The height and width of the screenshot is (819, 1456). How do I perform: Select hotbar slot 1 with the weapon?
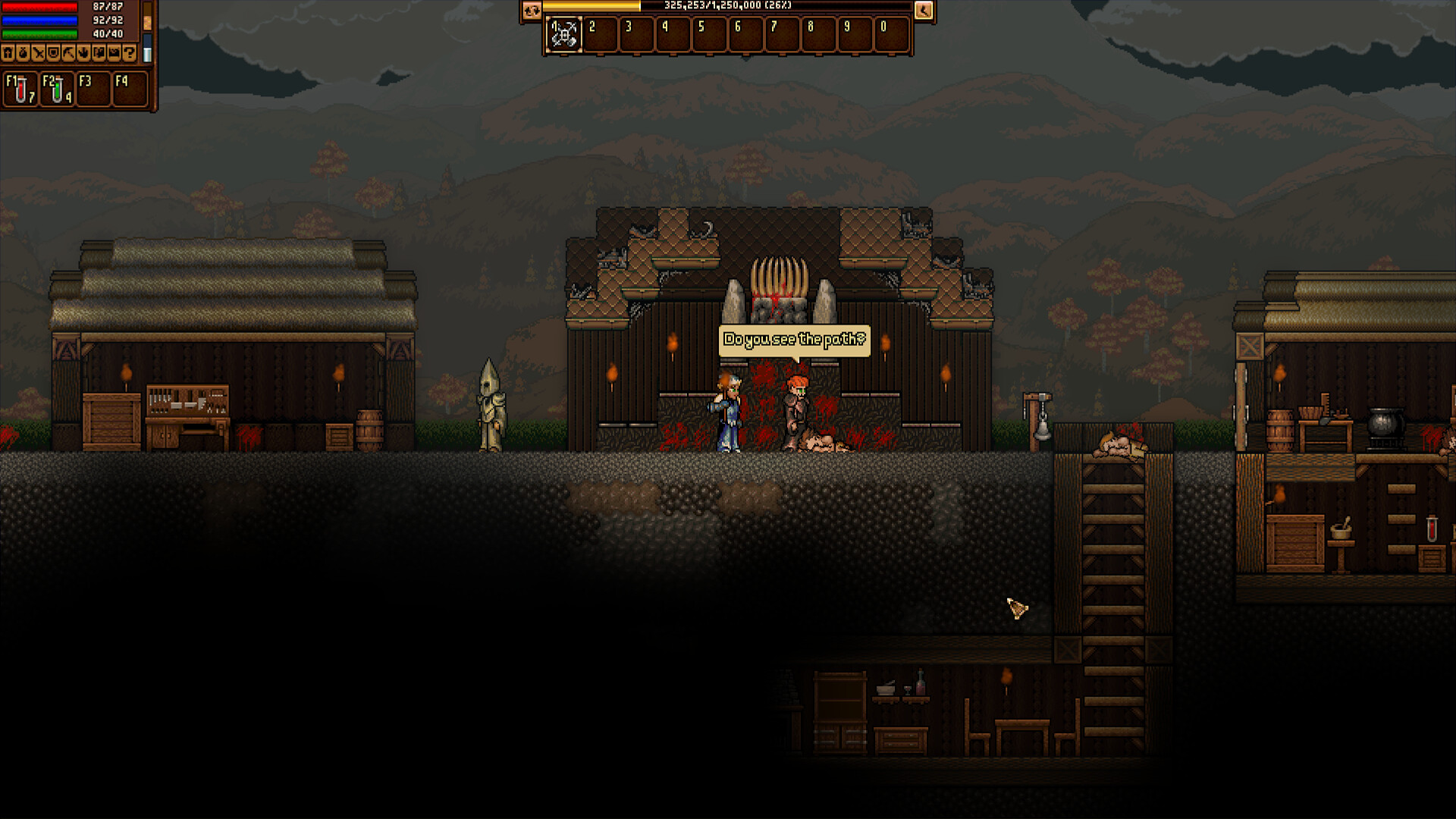click(x=563, y=34)
